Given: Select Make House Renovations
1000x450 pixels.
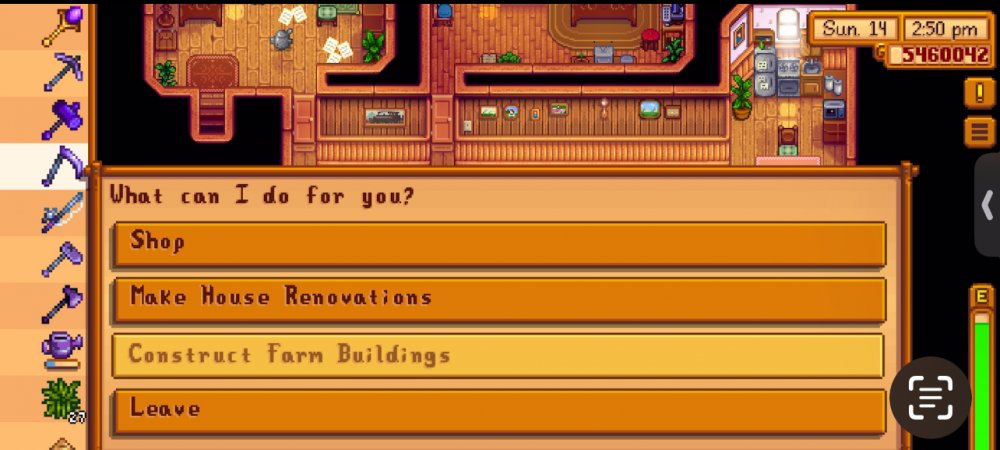Looking at the screenshot, I should tap(498, 299).
